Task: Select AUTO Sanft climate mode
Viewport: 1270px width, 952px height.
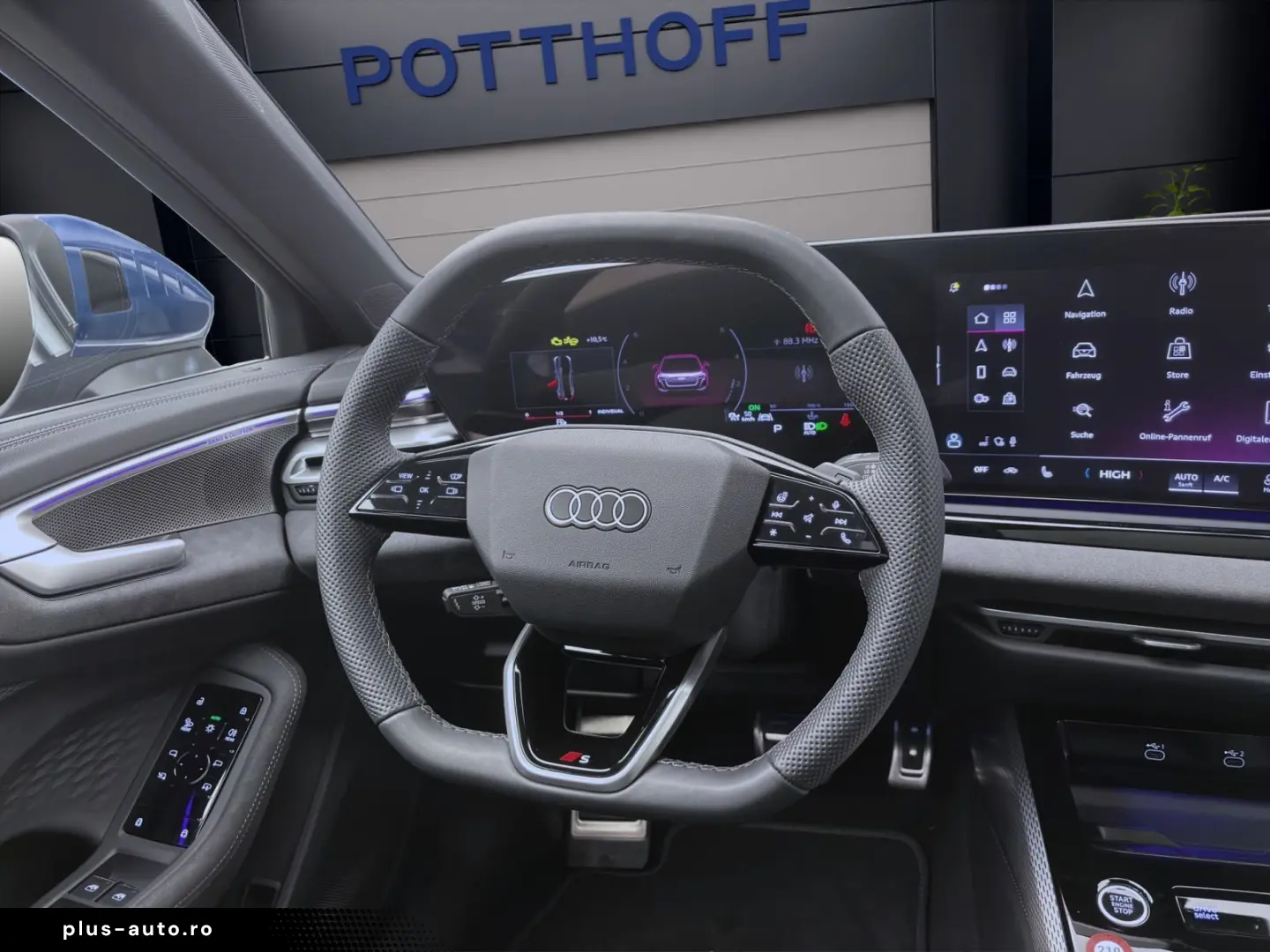Action: 1186,480
